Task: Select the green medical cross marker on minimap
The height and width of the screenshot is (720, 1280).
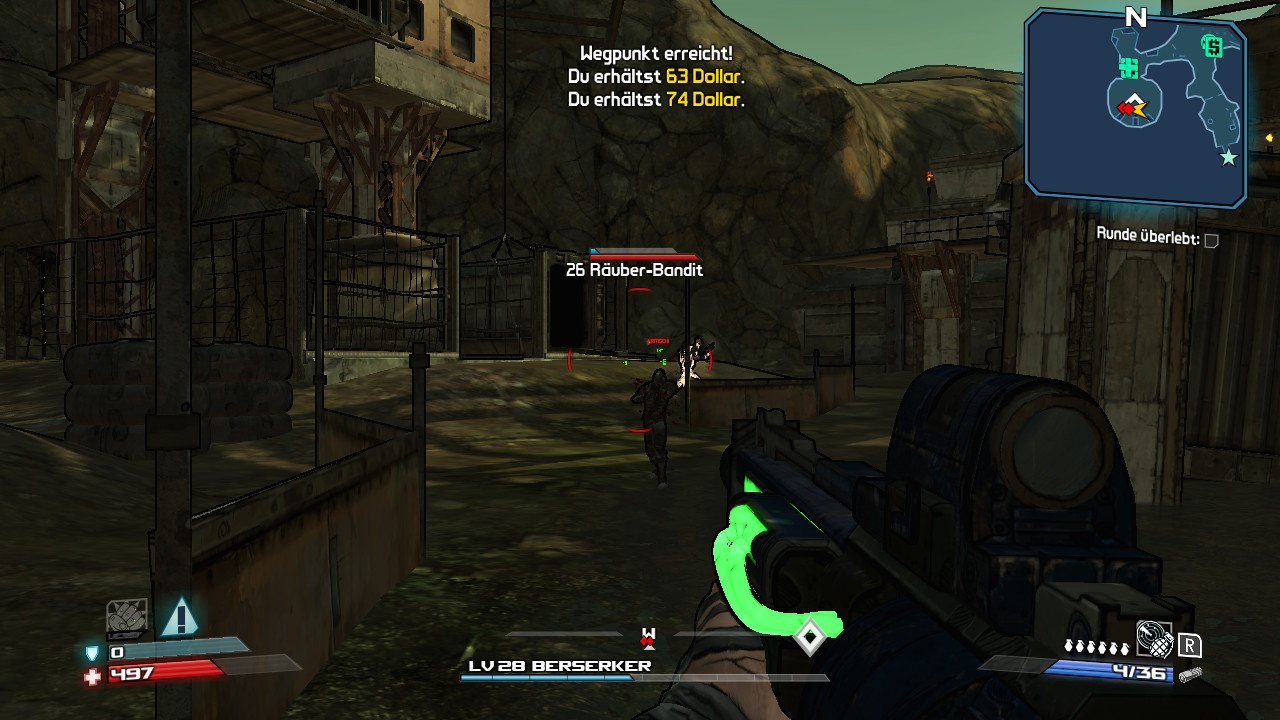Action: (x=1130, y=68)
